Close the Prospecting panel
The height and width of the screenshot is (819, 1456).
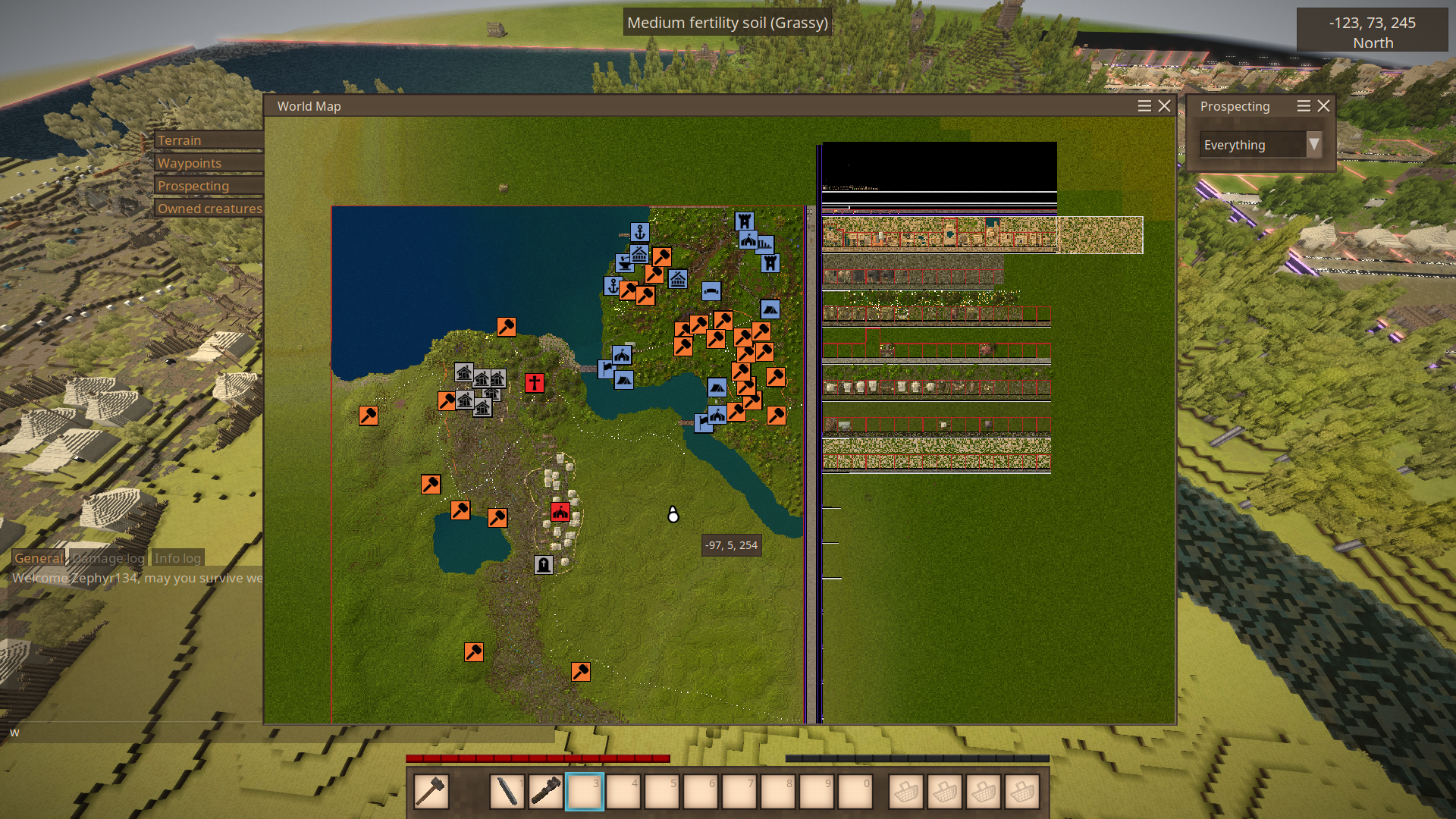(1324, 106)
